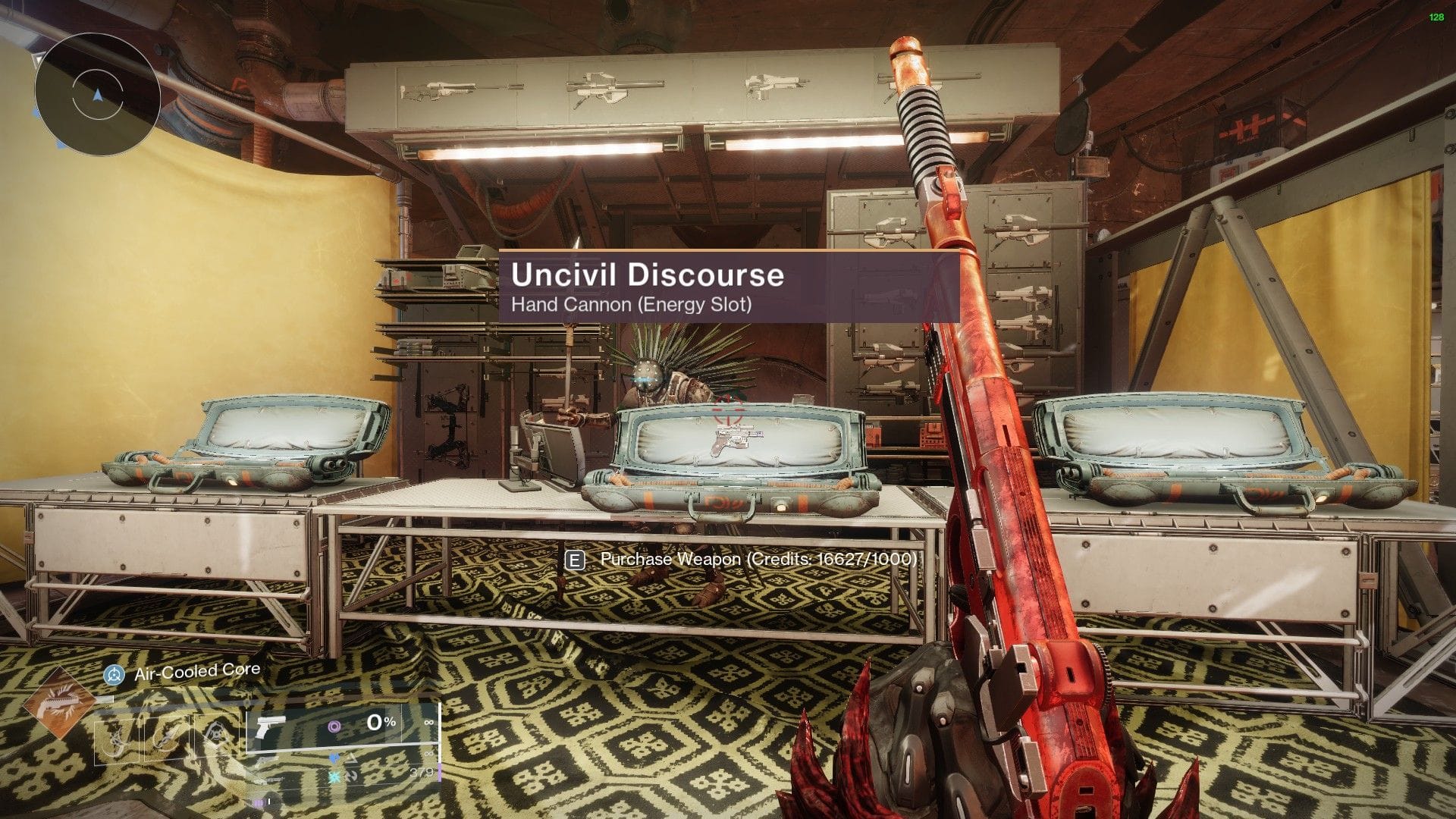Click the purple element icon beside 0% meter
Image resolution: width=1456 pixels, height=819 pixels.
[x=335, y=726]
